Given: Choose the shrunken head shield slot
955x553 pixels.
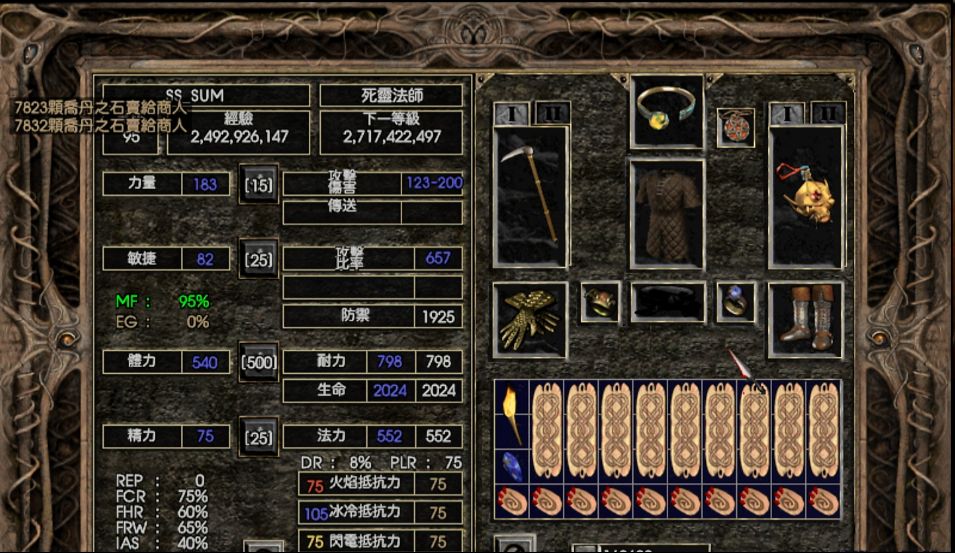Looking at the screenshot, I should pos(806,197).
